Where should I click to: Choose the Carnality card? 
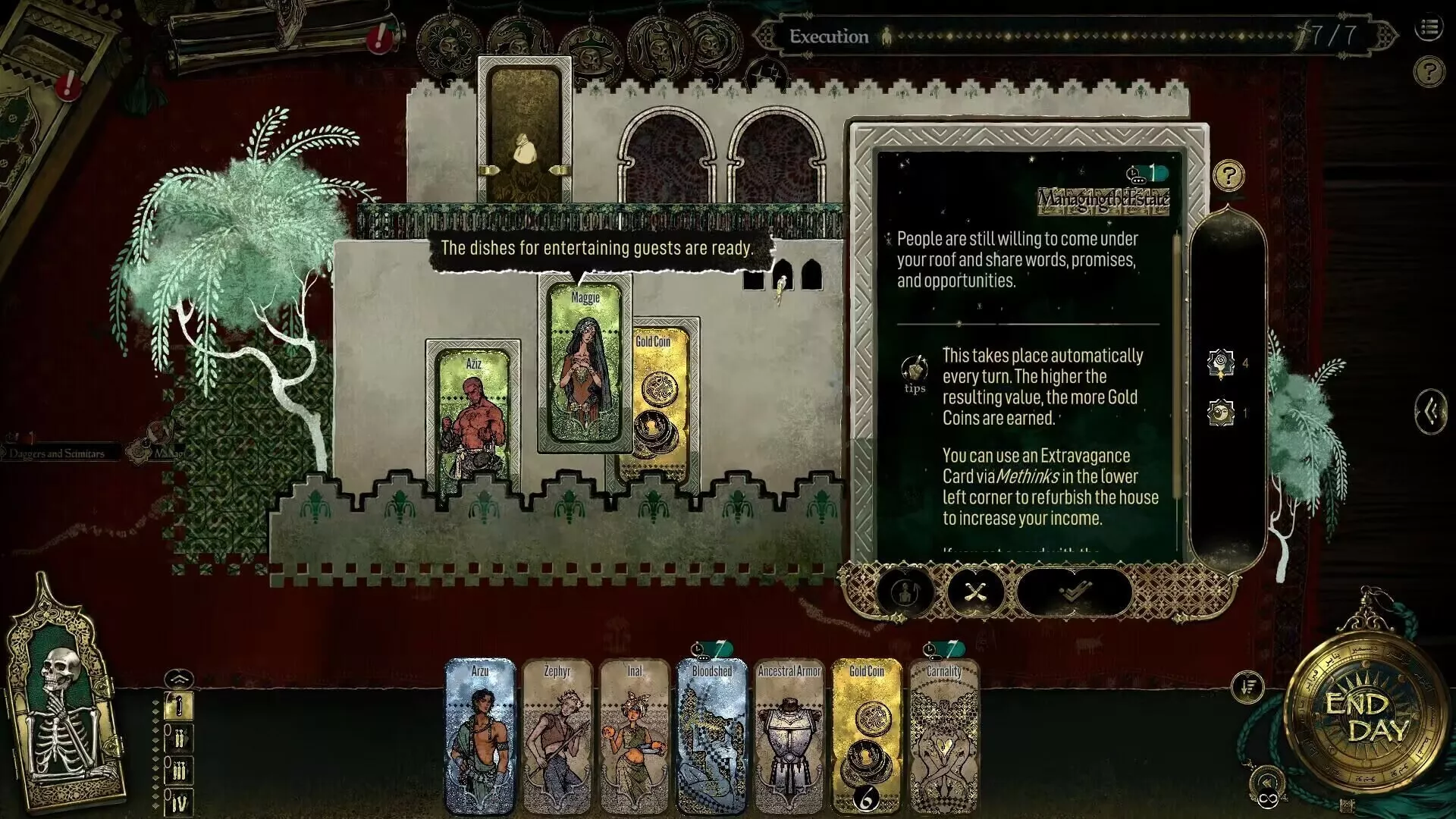point(944,736)
